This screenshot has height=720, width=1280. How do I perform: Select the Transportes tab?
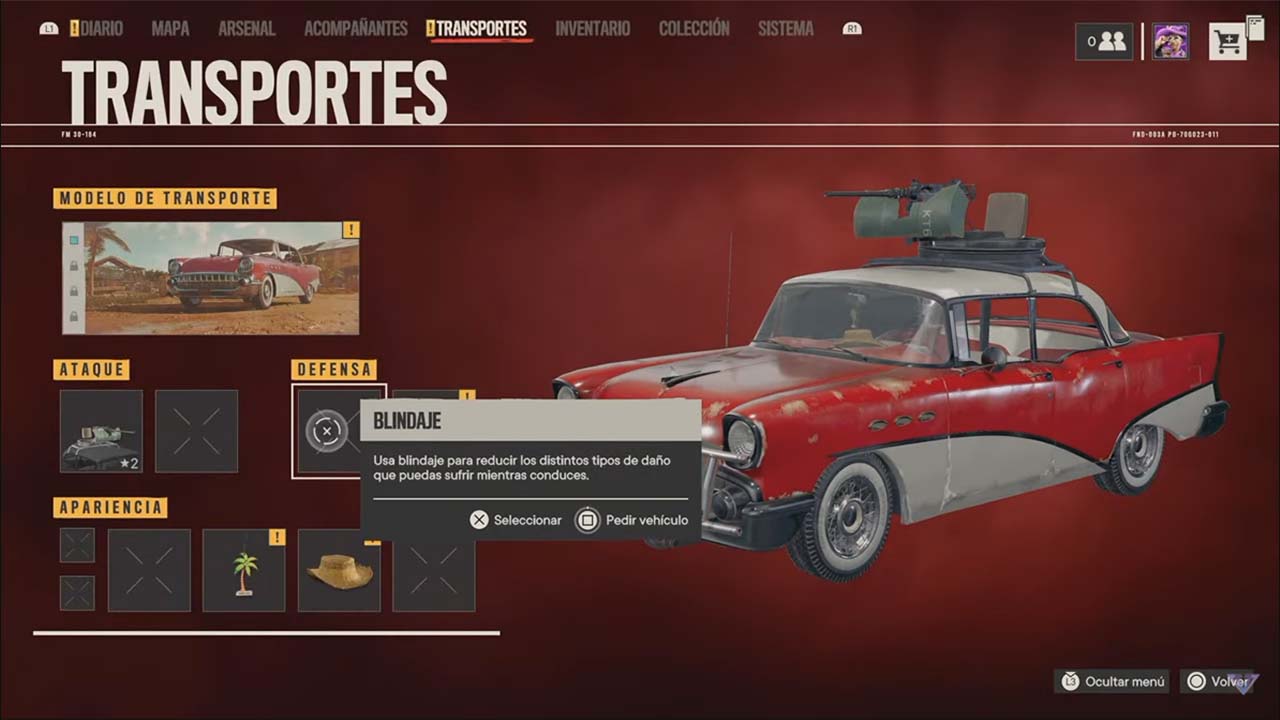point(481,29)
